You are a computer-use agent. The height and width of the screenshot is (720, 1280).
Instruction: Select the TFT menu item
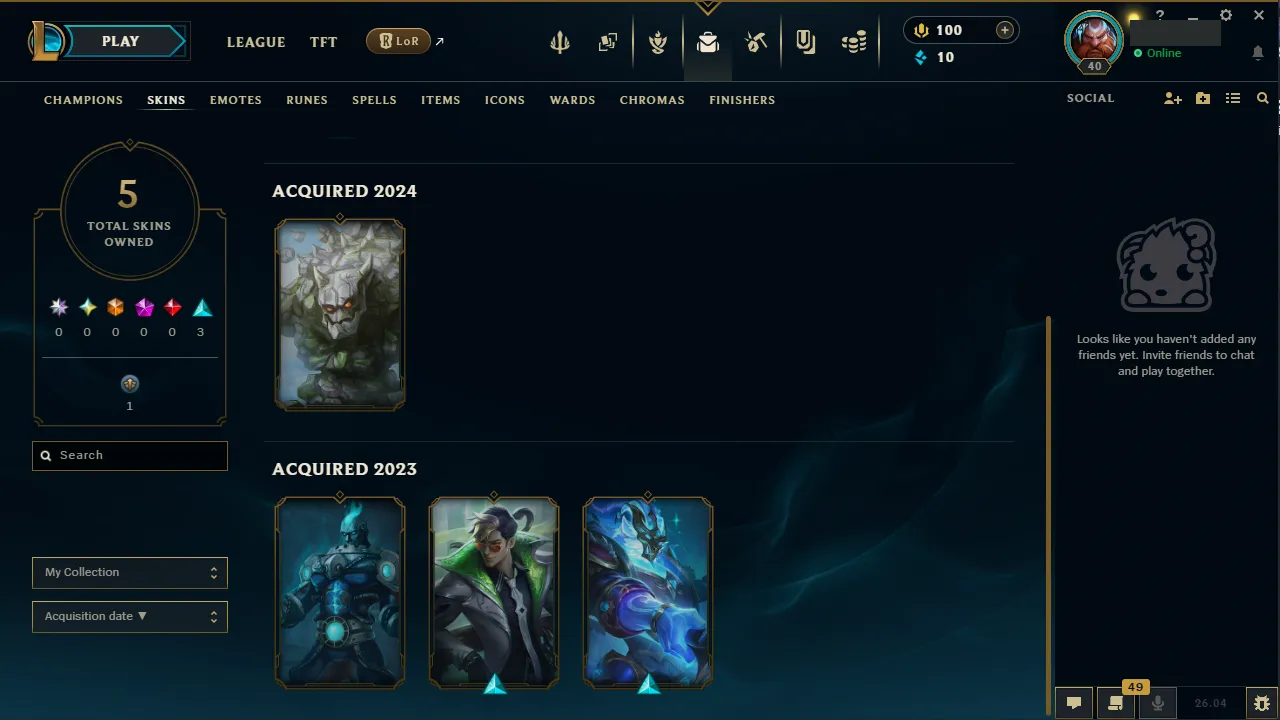[323, 42]
